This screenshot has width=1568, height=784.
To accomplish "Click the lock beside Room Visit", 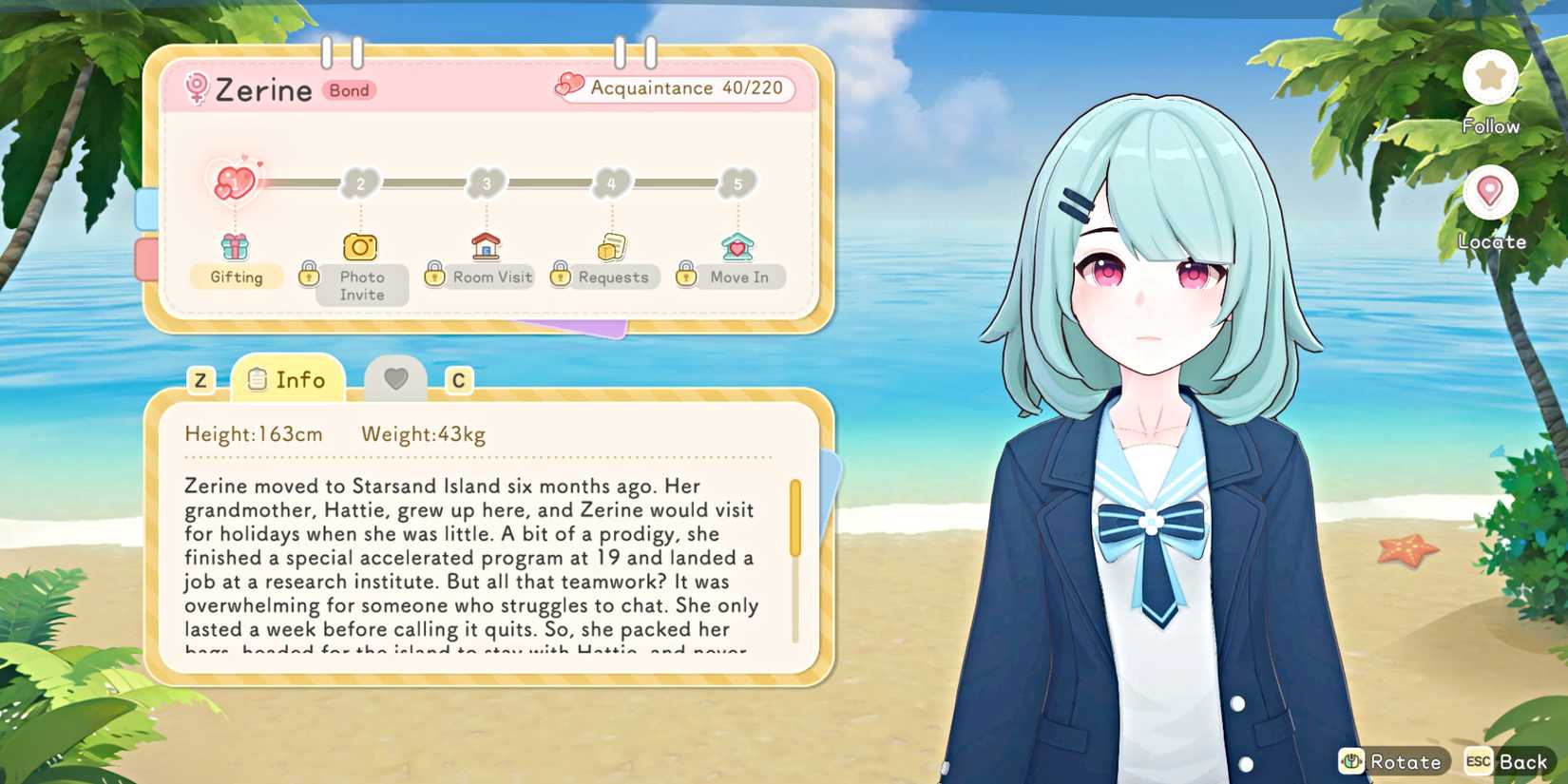I will pos(432,276).
